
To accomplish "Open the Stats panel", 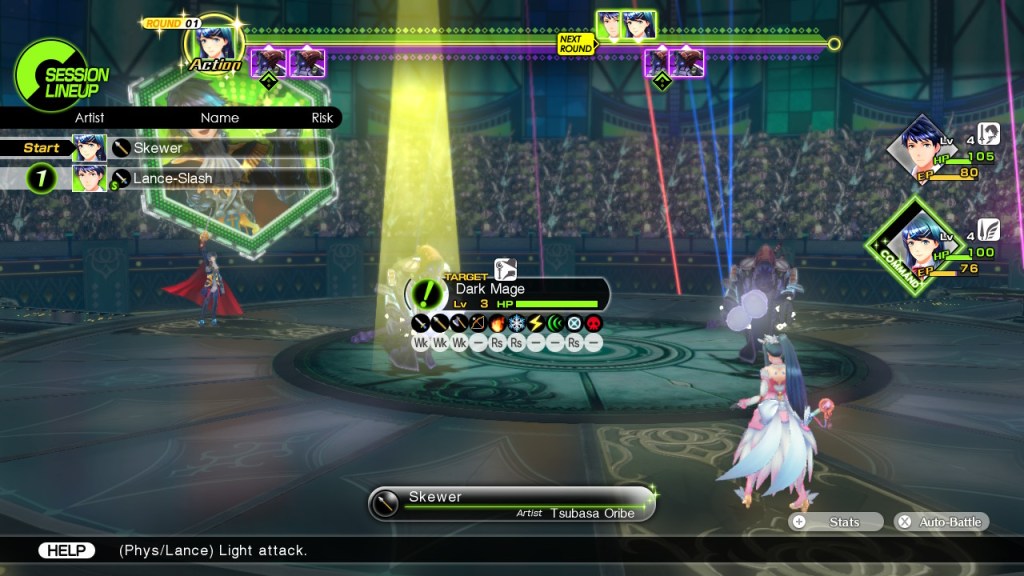I will click(x=836, y=522).
